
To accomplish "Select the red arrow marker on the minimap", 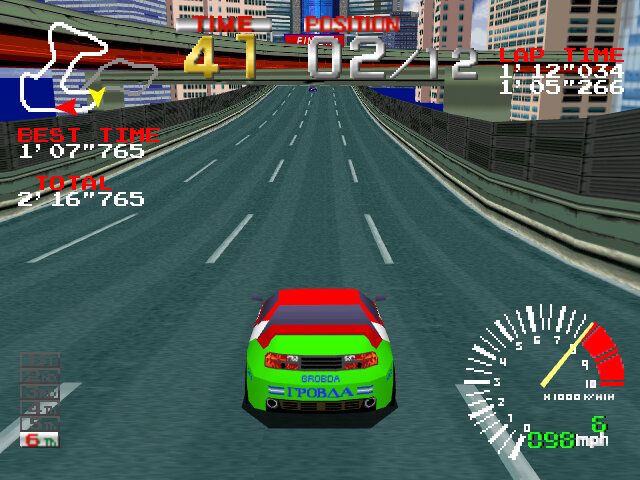I will pos(65,105).
